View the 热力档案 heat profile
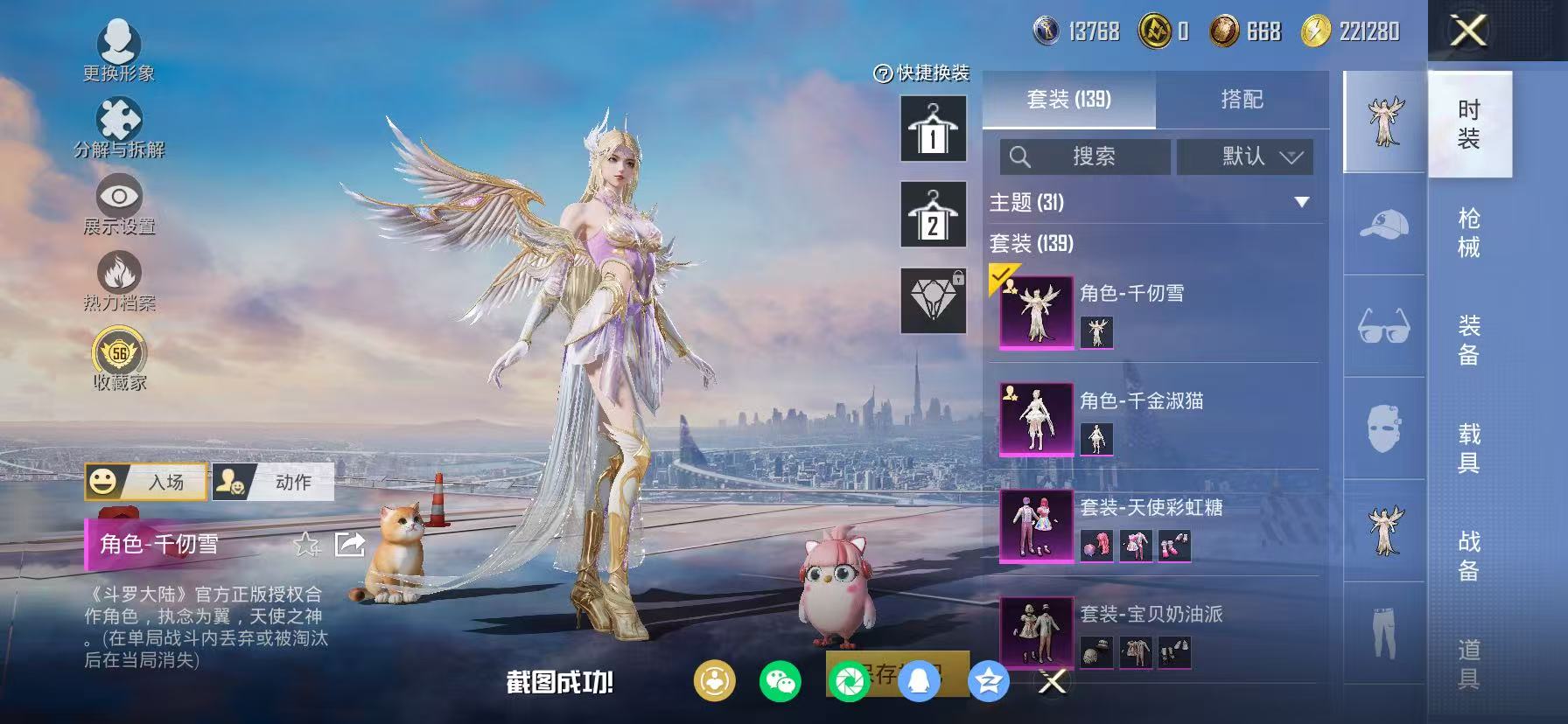1568x724 pixels. tap(121, 278)
